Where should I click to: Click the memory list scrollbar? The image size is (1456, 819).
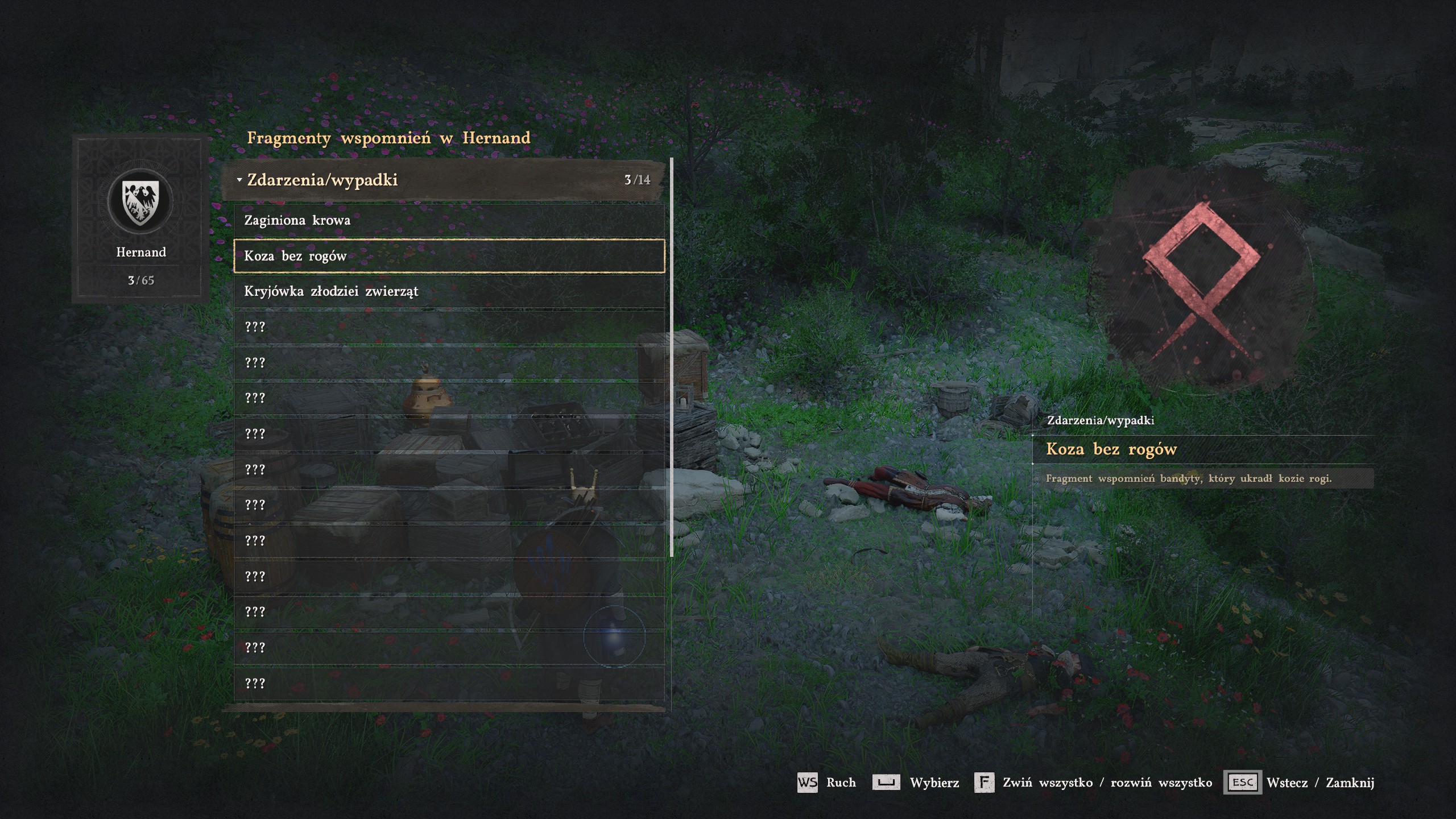[x=672, y=357]
